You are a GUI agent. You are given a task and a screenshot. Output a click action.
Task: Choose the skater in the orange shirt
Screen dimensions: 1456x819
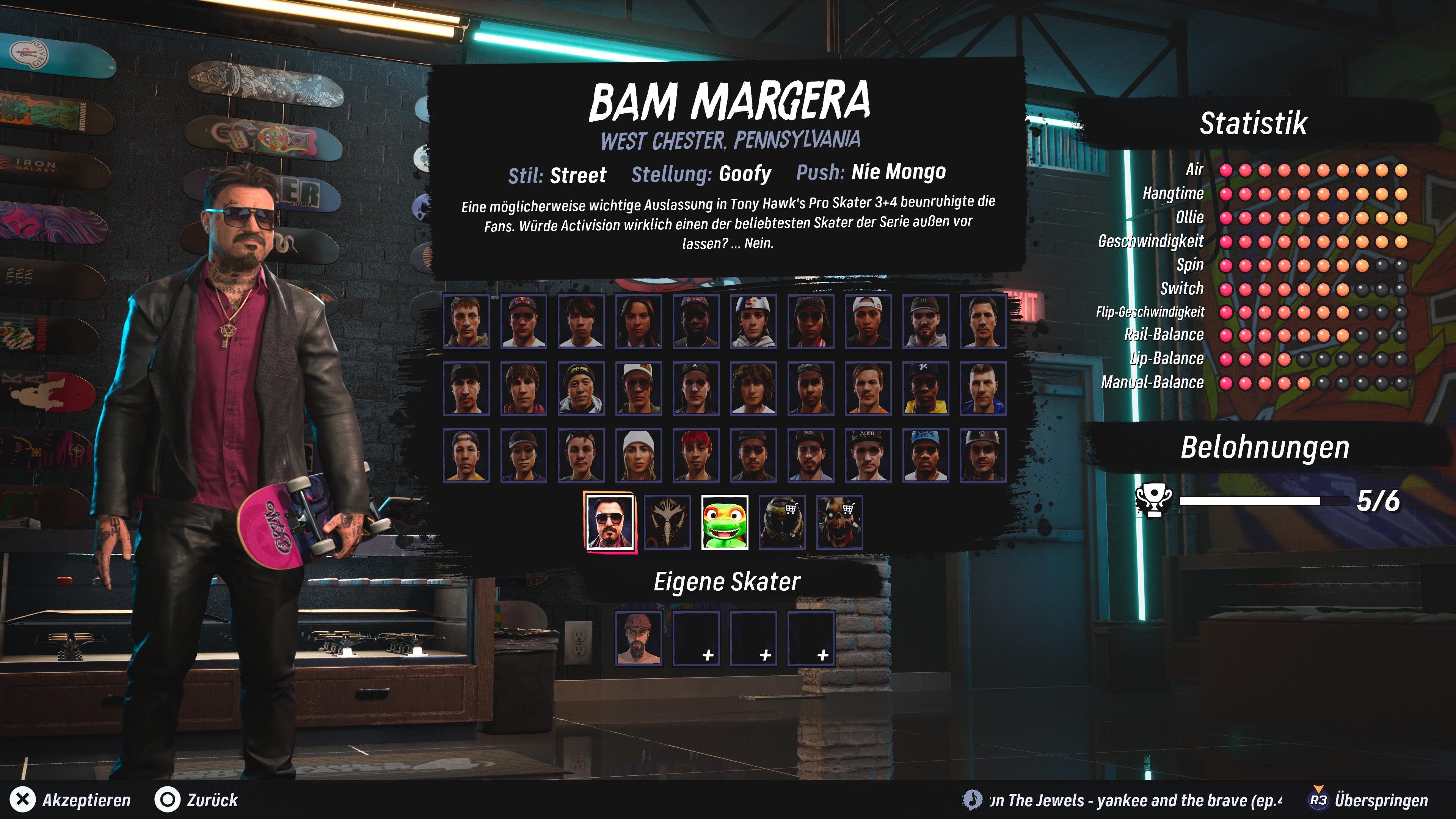coord(868,388)
